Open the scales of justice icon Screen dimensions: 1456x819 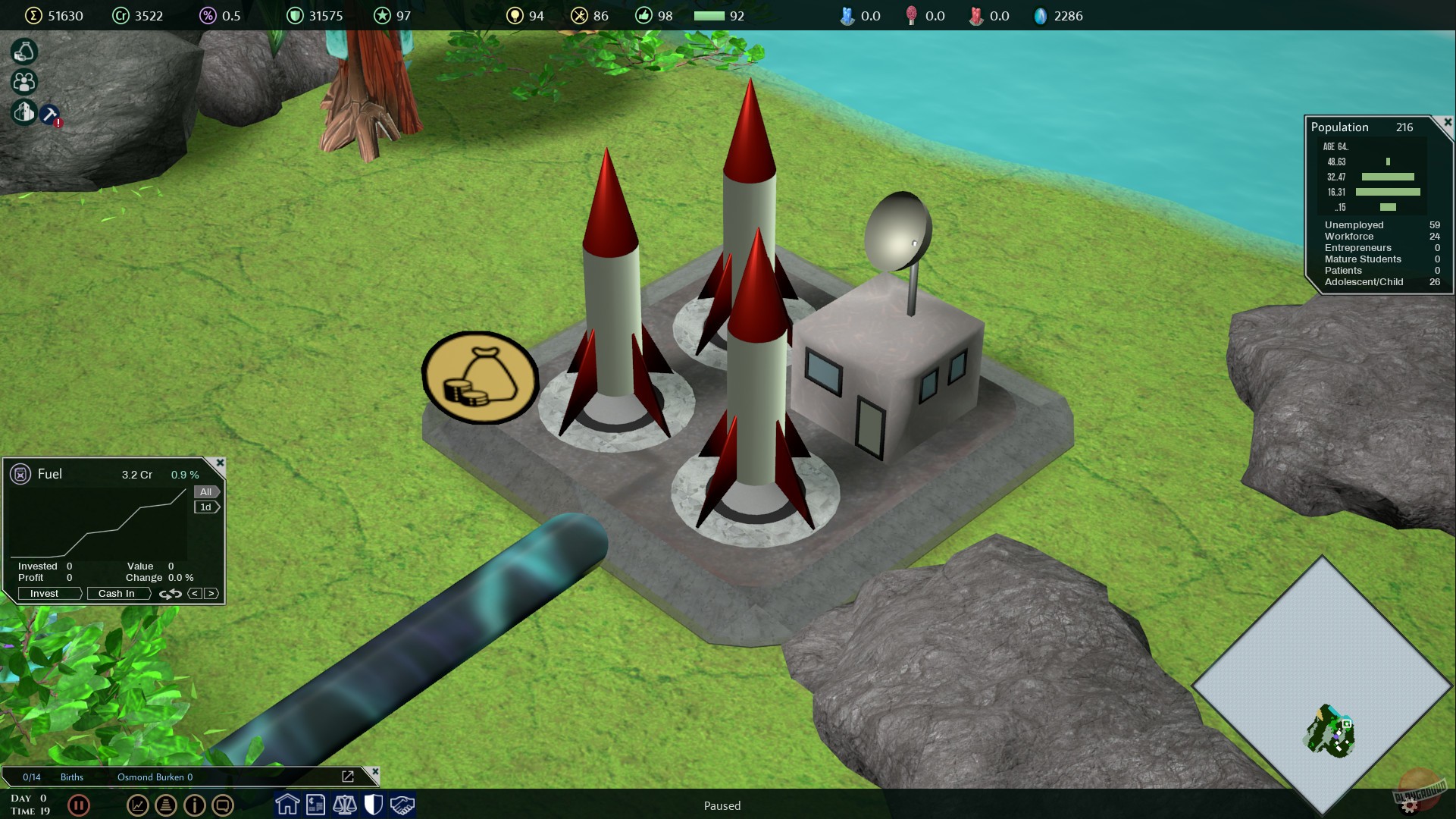[345, 805]
